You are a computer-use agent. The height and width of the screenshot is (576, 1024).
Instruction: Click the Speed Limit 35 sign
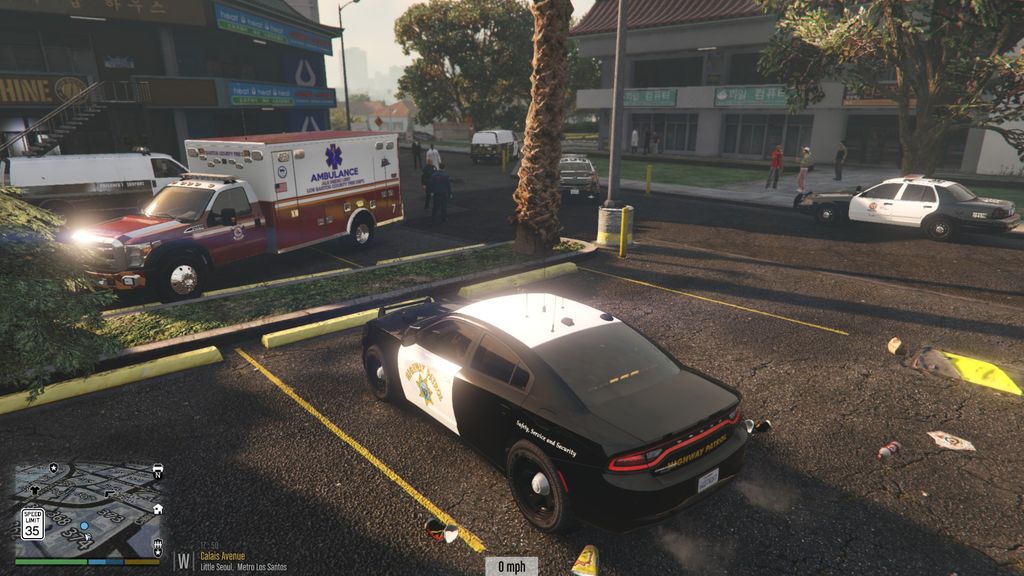[x=33, y=524]
